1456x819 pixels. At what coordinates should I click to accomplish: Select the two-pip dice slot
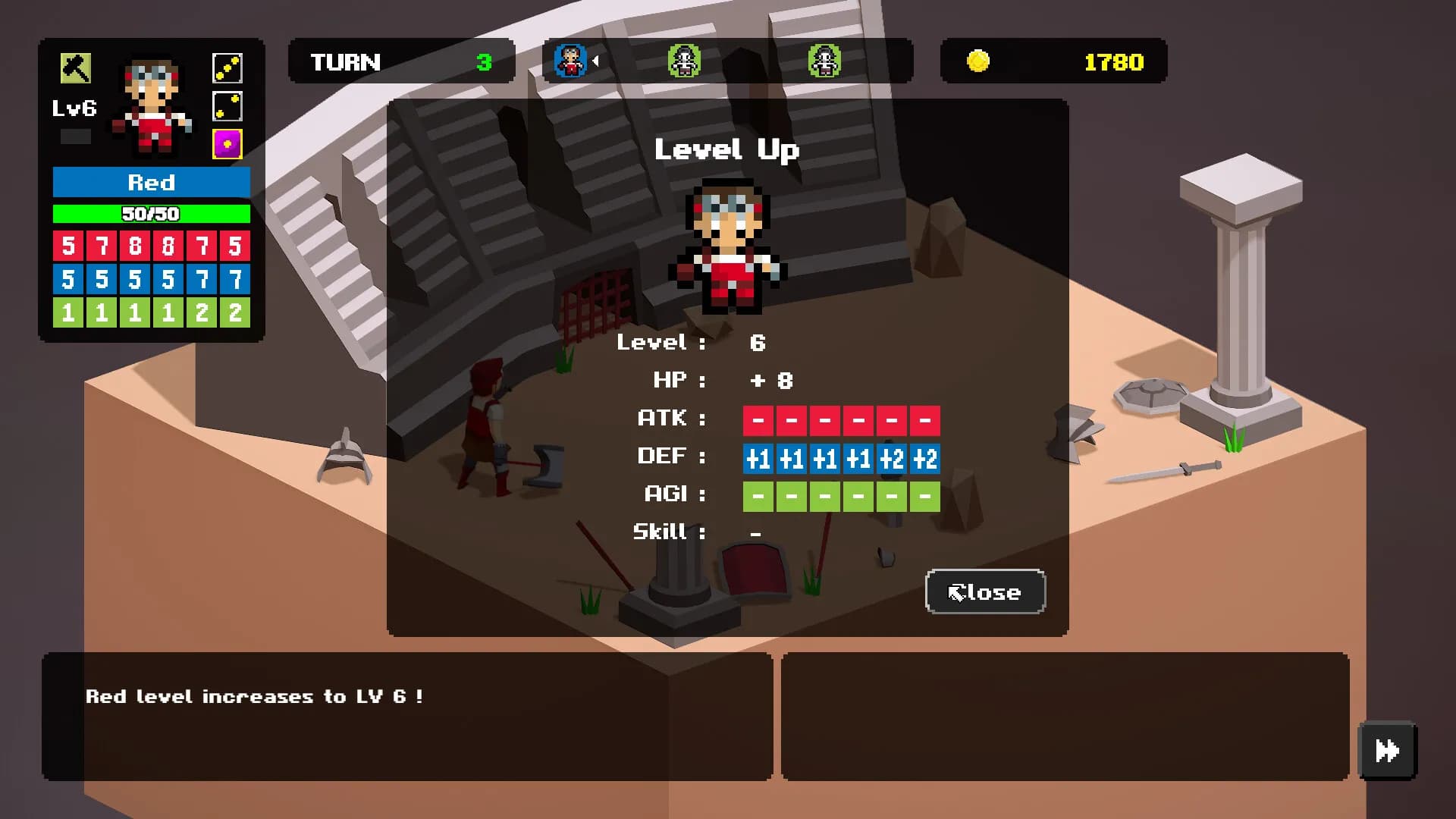(227, 107)
